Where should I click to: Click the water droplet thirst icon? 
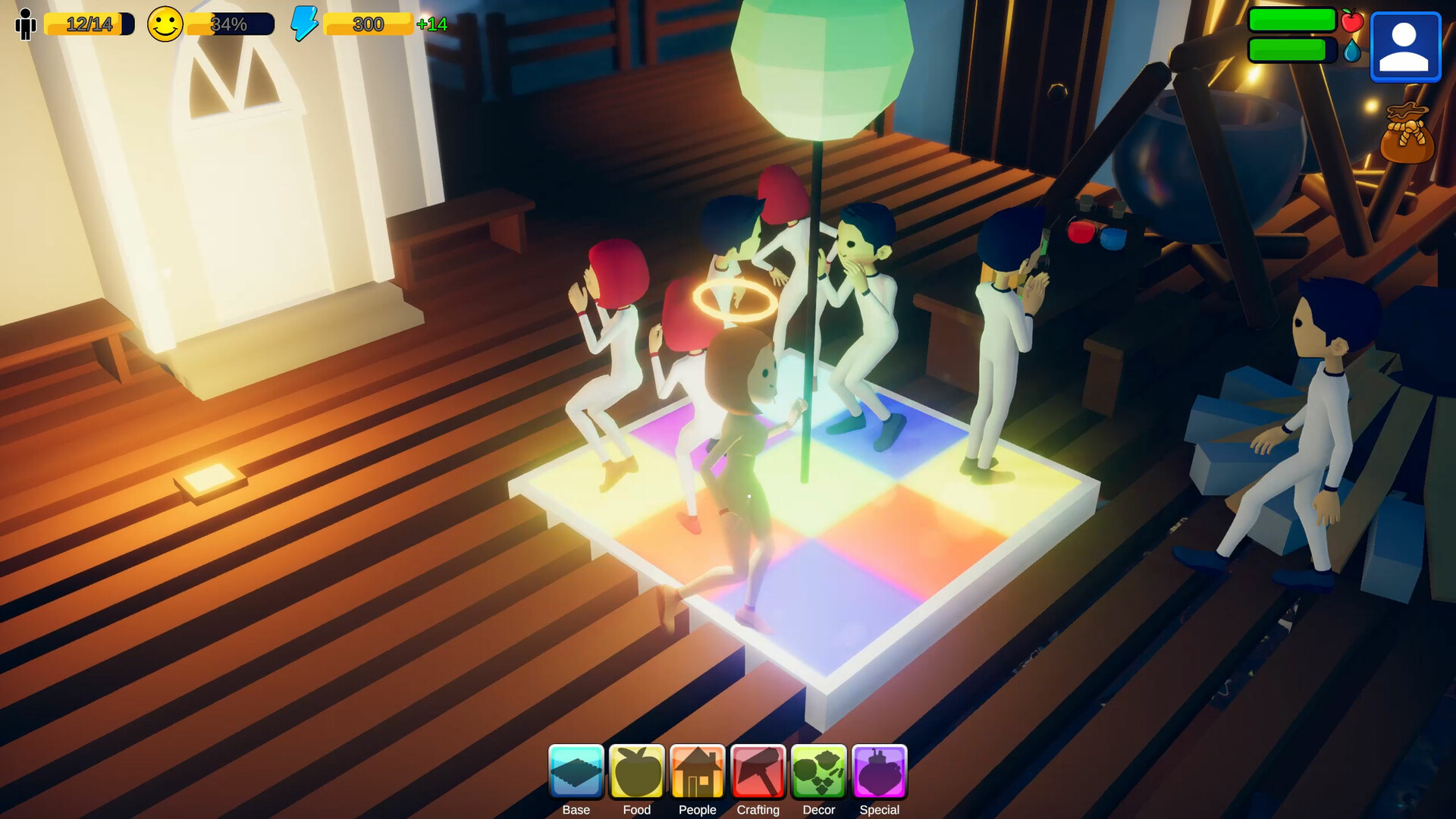click(x=1353, y=52)
